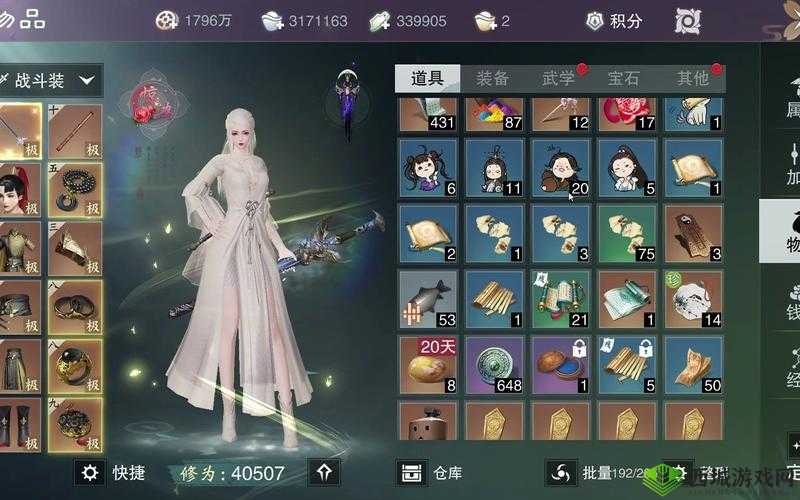Open the 积分 points menu
Screen dimensions: 800x500
point(614,20)
